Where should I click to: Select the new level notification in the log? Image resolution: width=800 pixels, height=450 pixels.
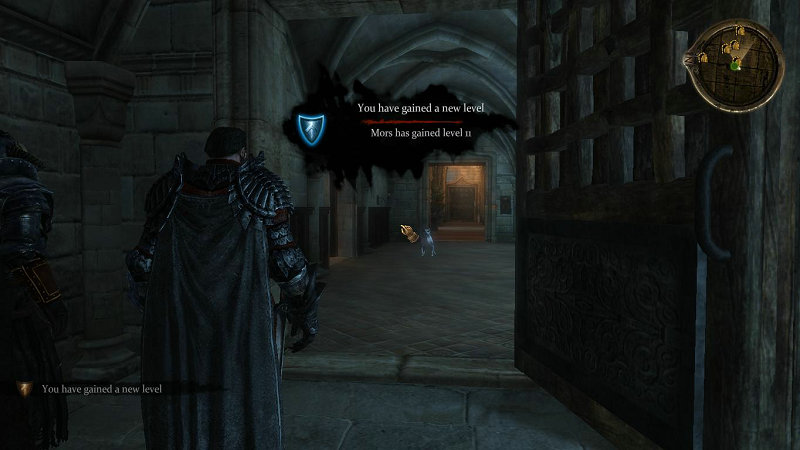tap(100, 388)
